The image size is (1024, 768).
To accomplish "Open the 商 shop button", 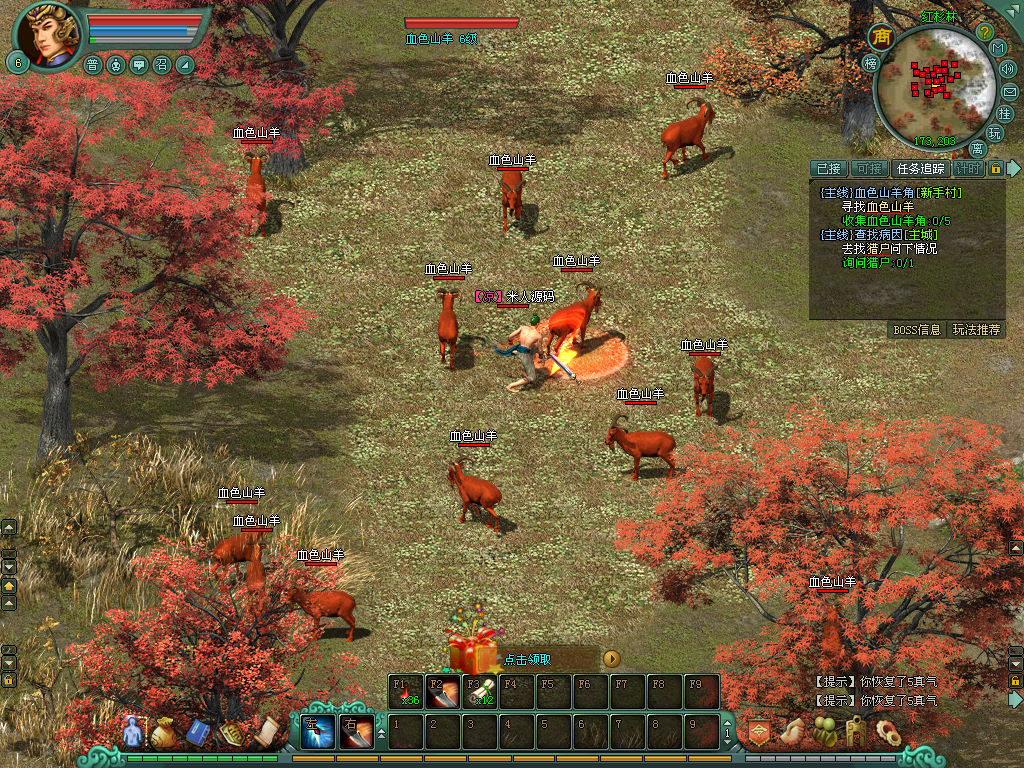I will click(882, 37).
